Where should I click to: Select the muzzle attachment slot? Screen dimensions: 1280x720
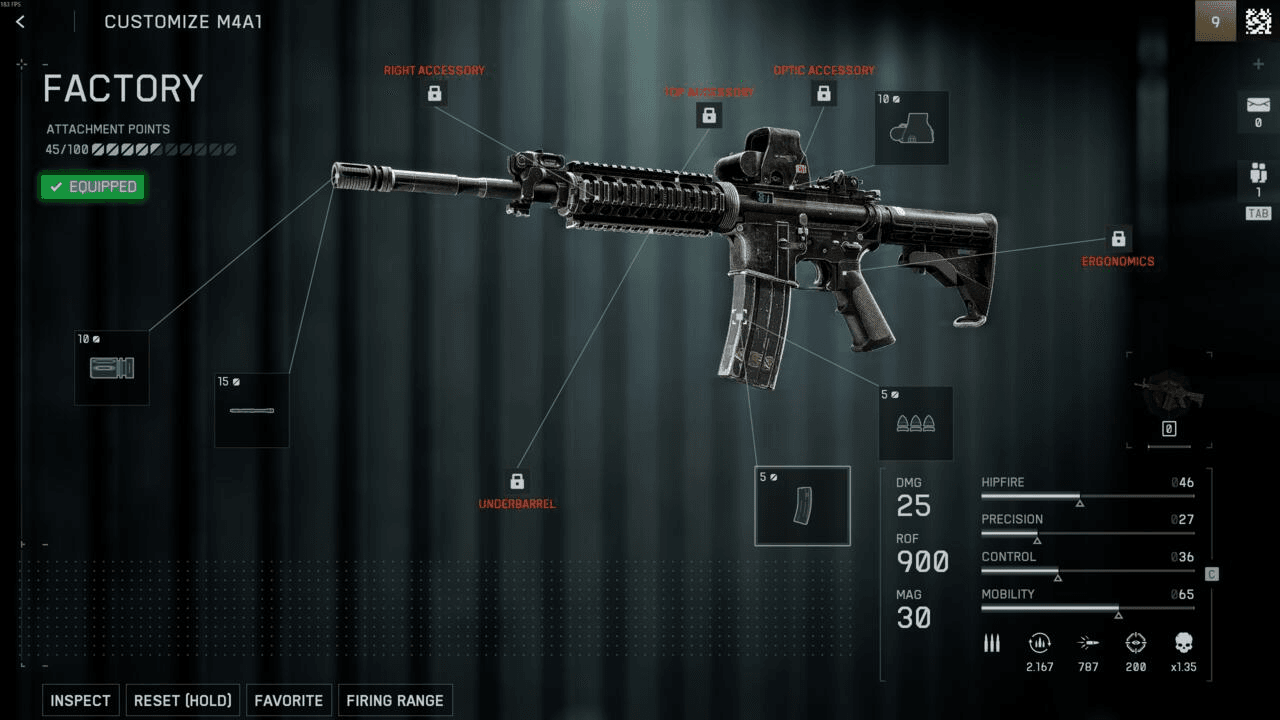pyautogui.click(x=111, y=368)
